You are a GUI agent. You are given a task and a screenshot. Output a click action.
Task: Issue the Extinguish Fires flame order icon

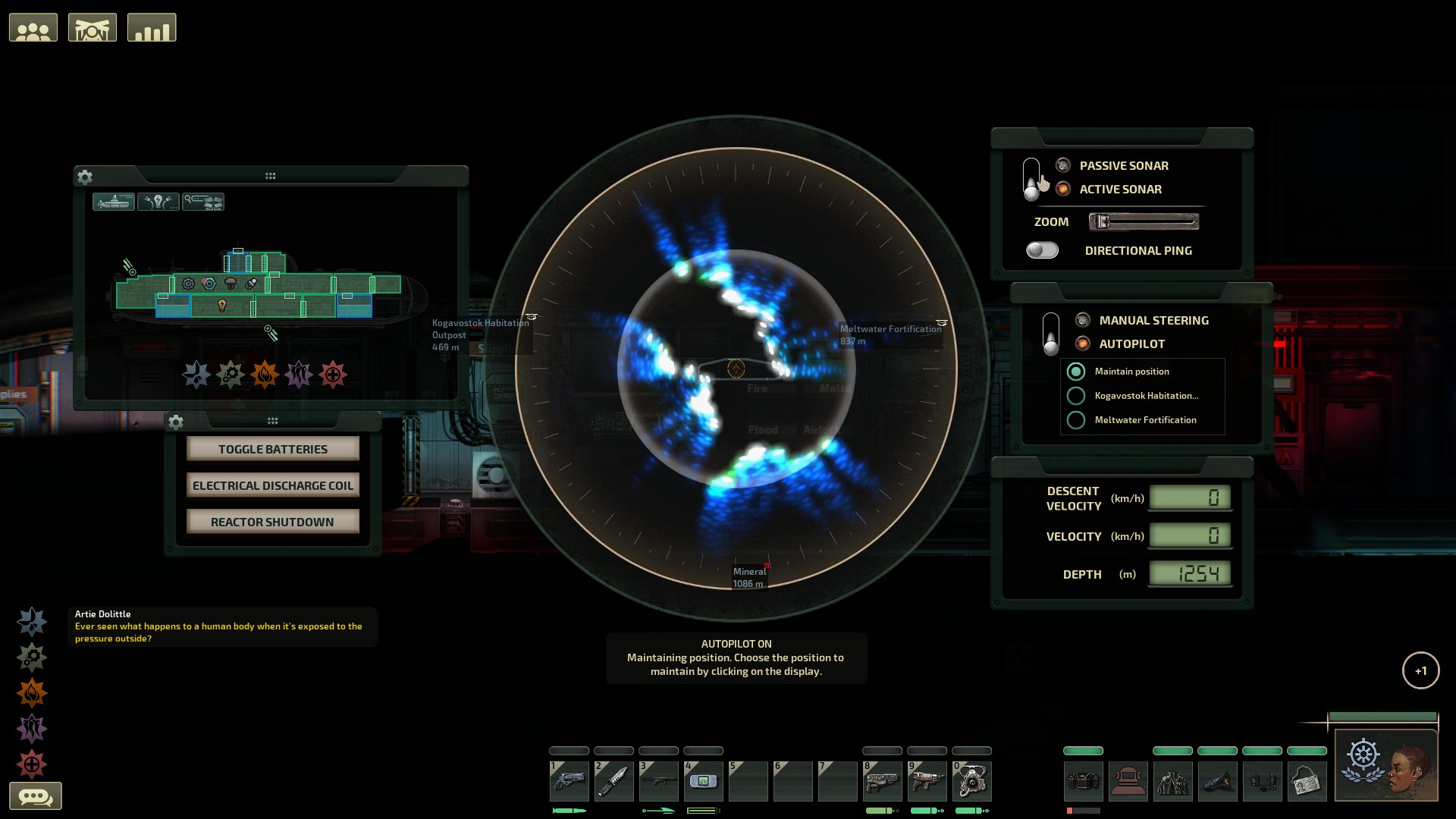pyautogui.click(x=31, y=692)
